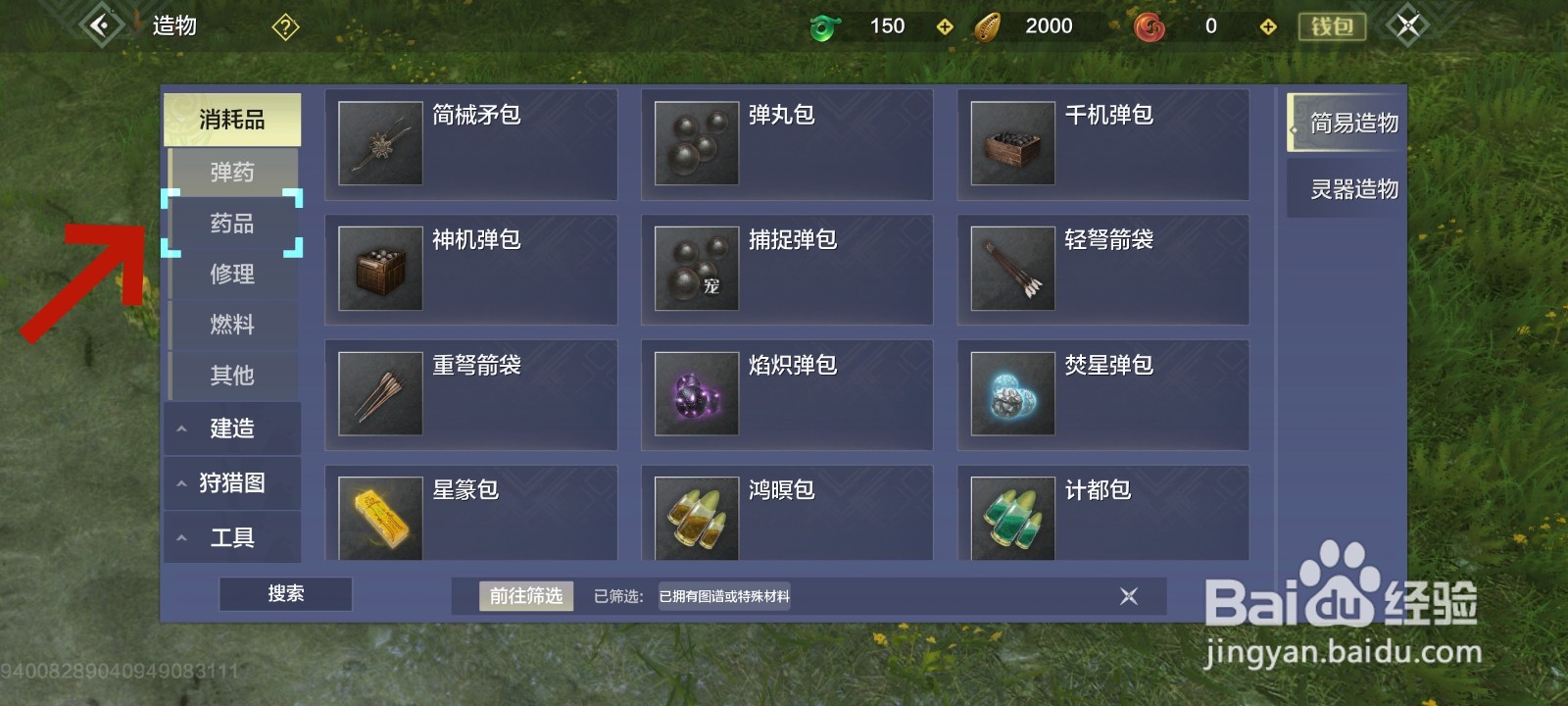Click the 计都包 green bullets icon
The image size is (1568, 706).
click(x=1012, y=518)
